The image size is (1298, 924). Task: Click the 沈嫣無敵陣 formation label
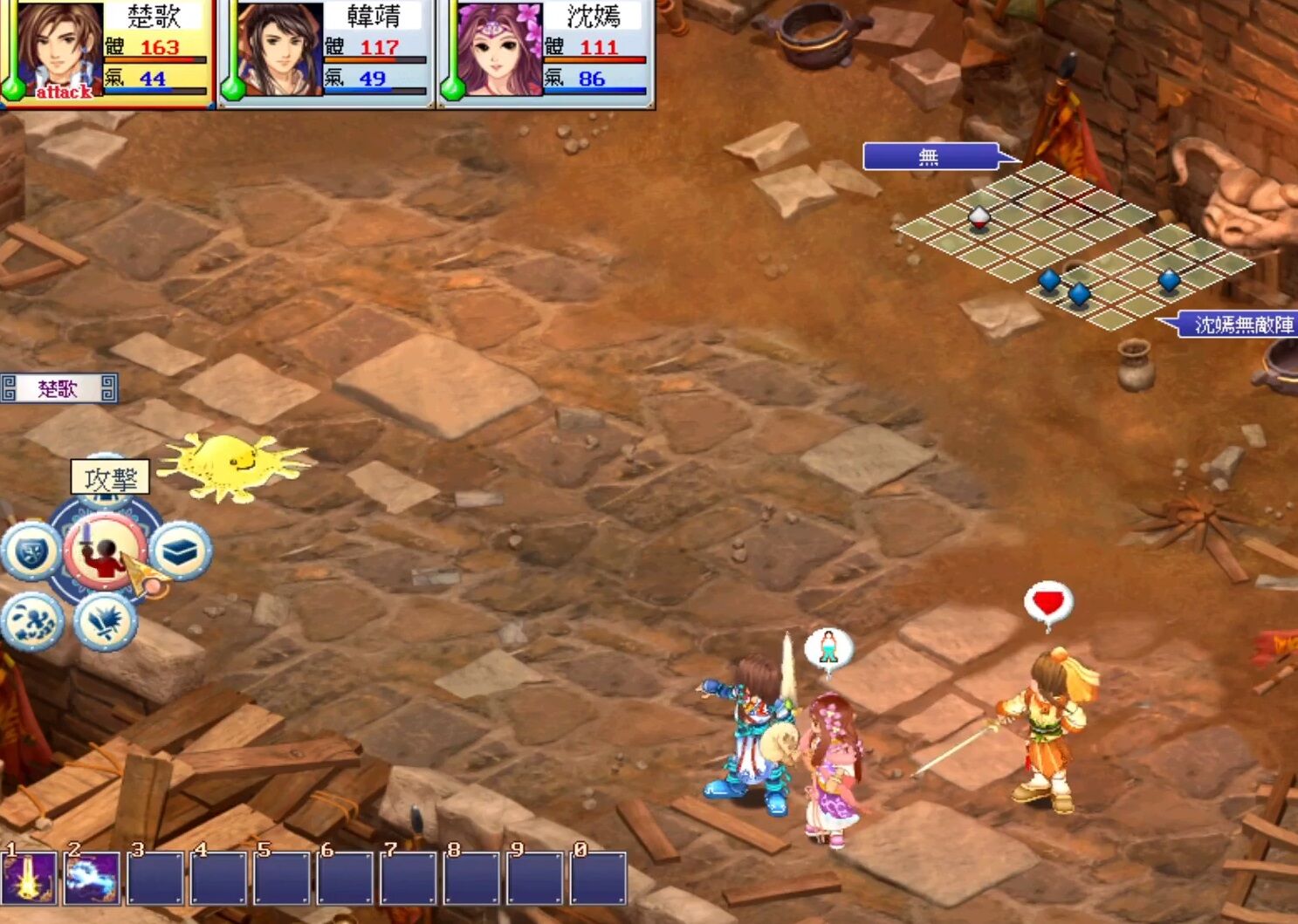pos(1240,324)
